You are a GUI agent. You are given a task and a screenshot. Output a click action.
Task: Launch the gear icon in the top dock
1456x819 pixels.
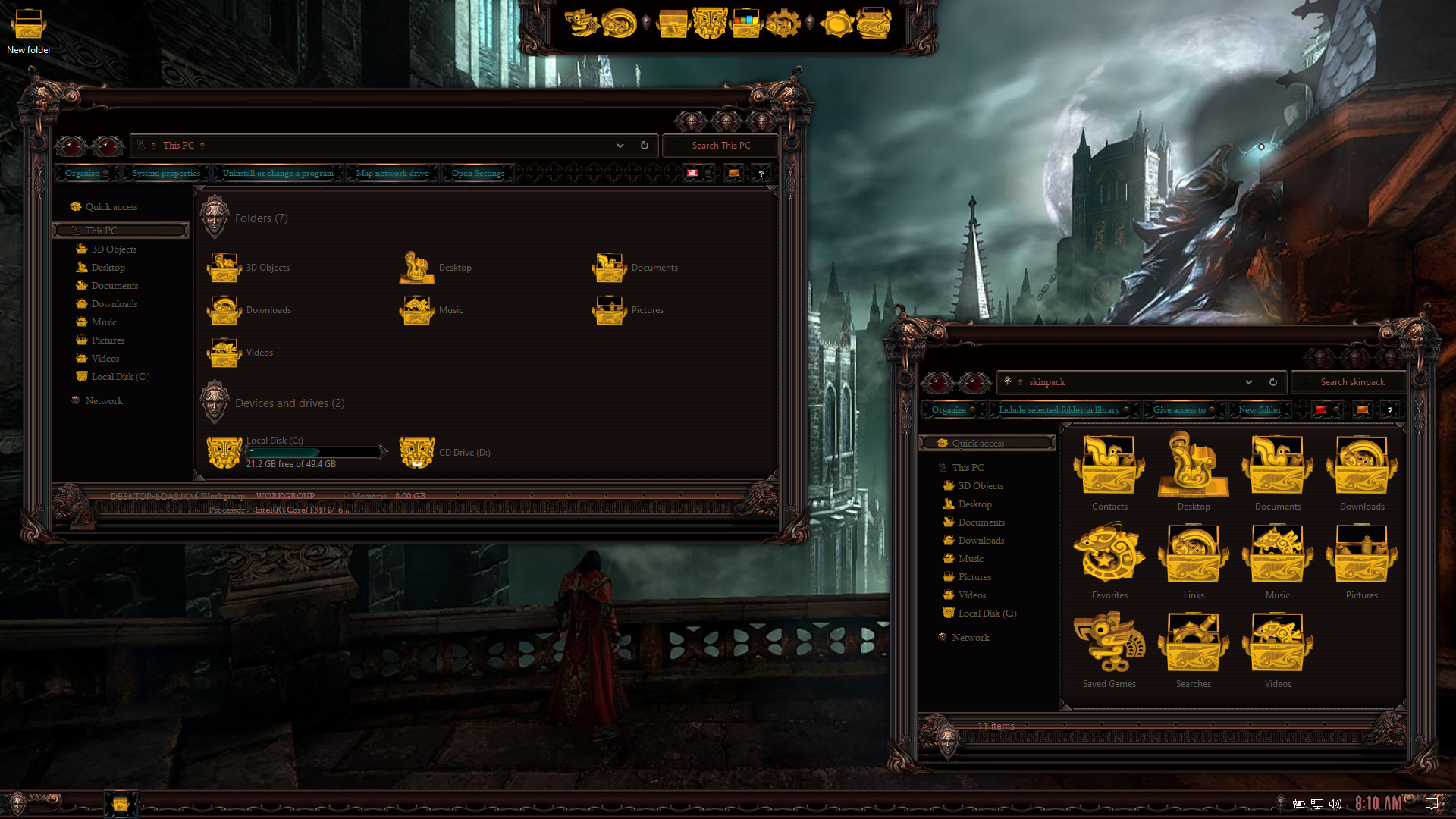[783, 24]
